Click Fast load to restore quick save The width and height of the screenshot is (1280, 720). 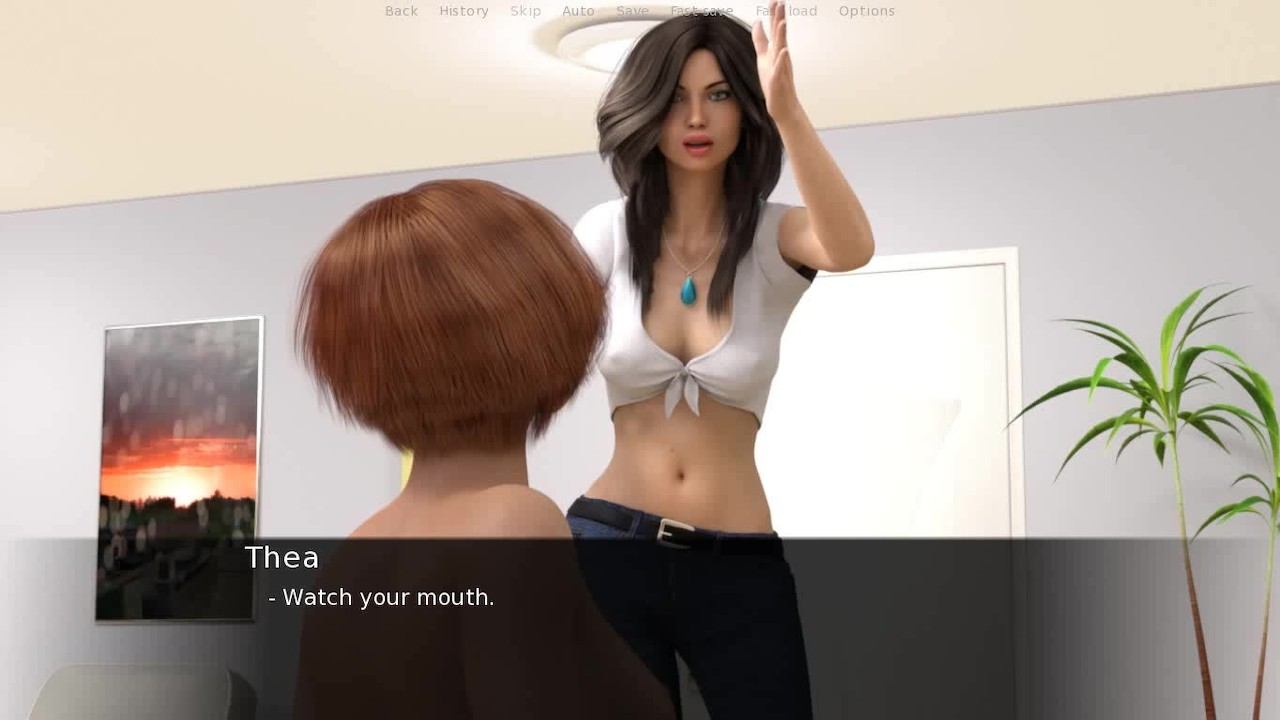[x=787, y=11]
